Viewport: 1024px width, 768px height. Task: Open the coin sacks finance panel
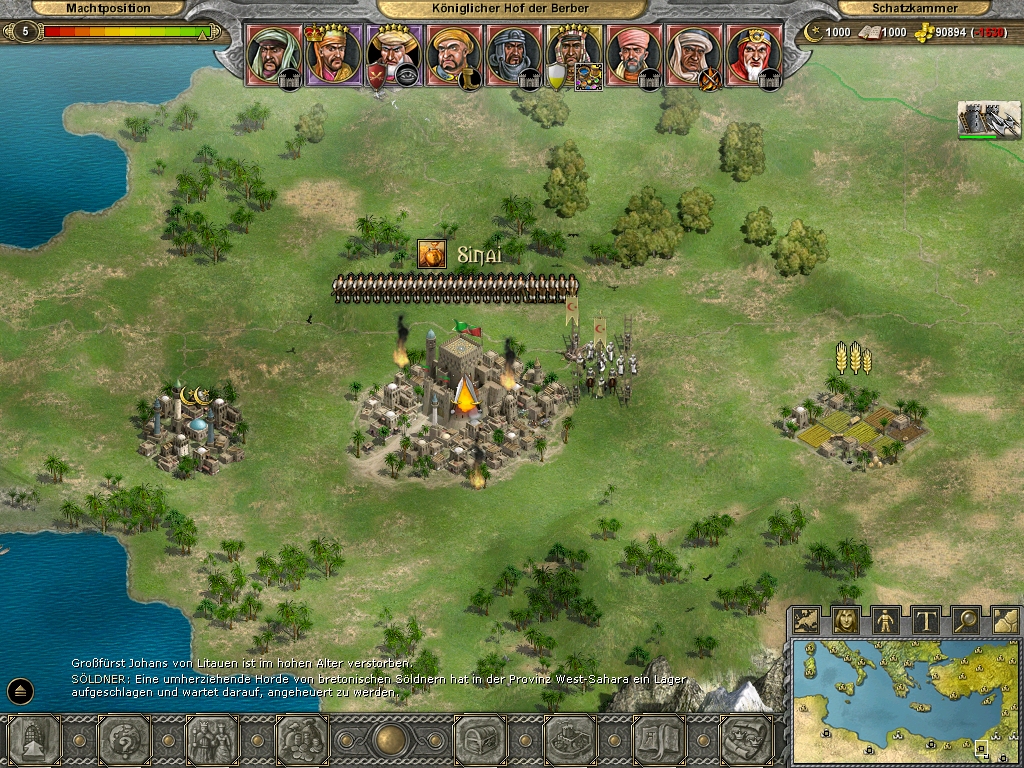[301, 741]
